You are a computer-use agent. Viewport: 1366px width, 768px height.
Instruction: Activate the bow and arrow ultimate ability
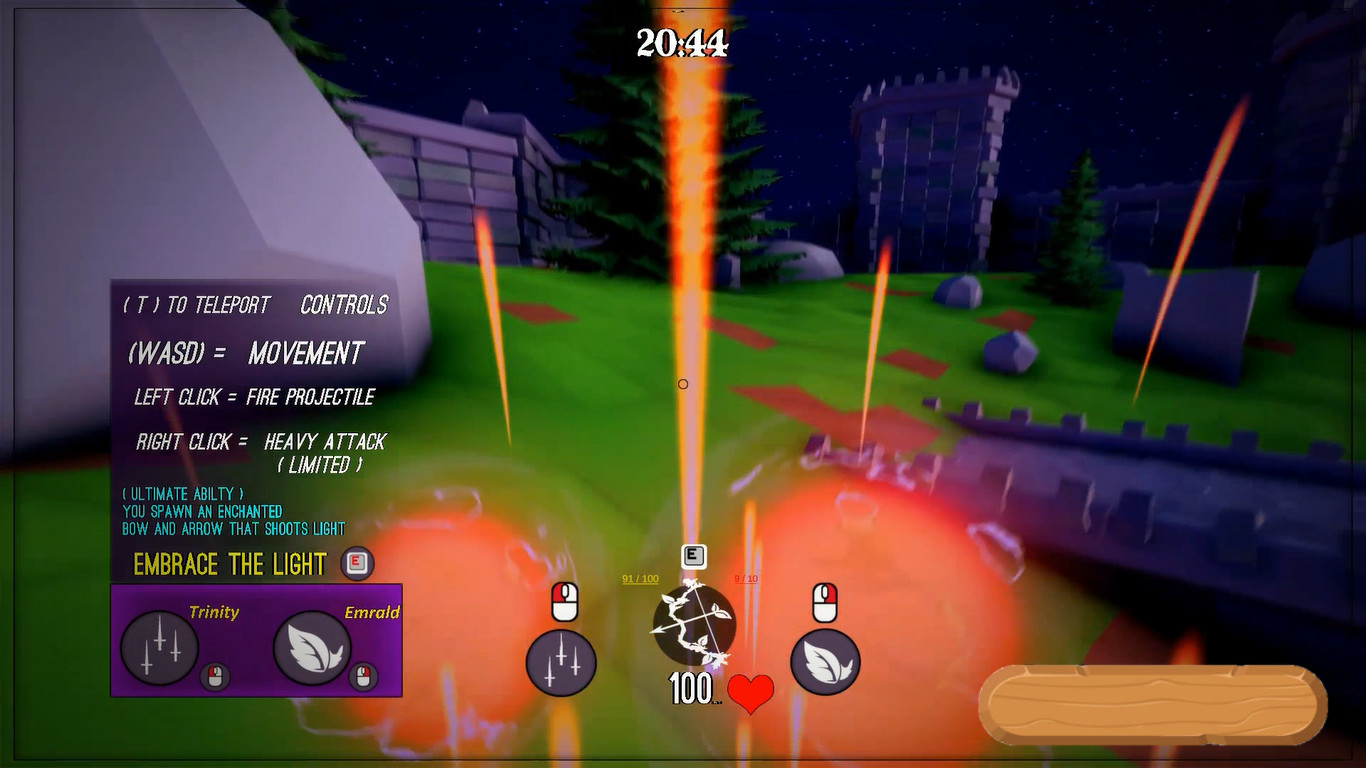[694, 624]
